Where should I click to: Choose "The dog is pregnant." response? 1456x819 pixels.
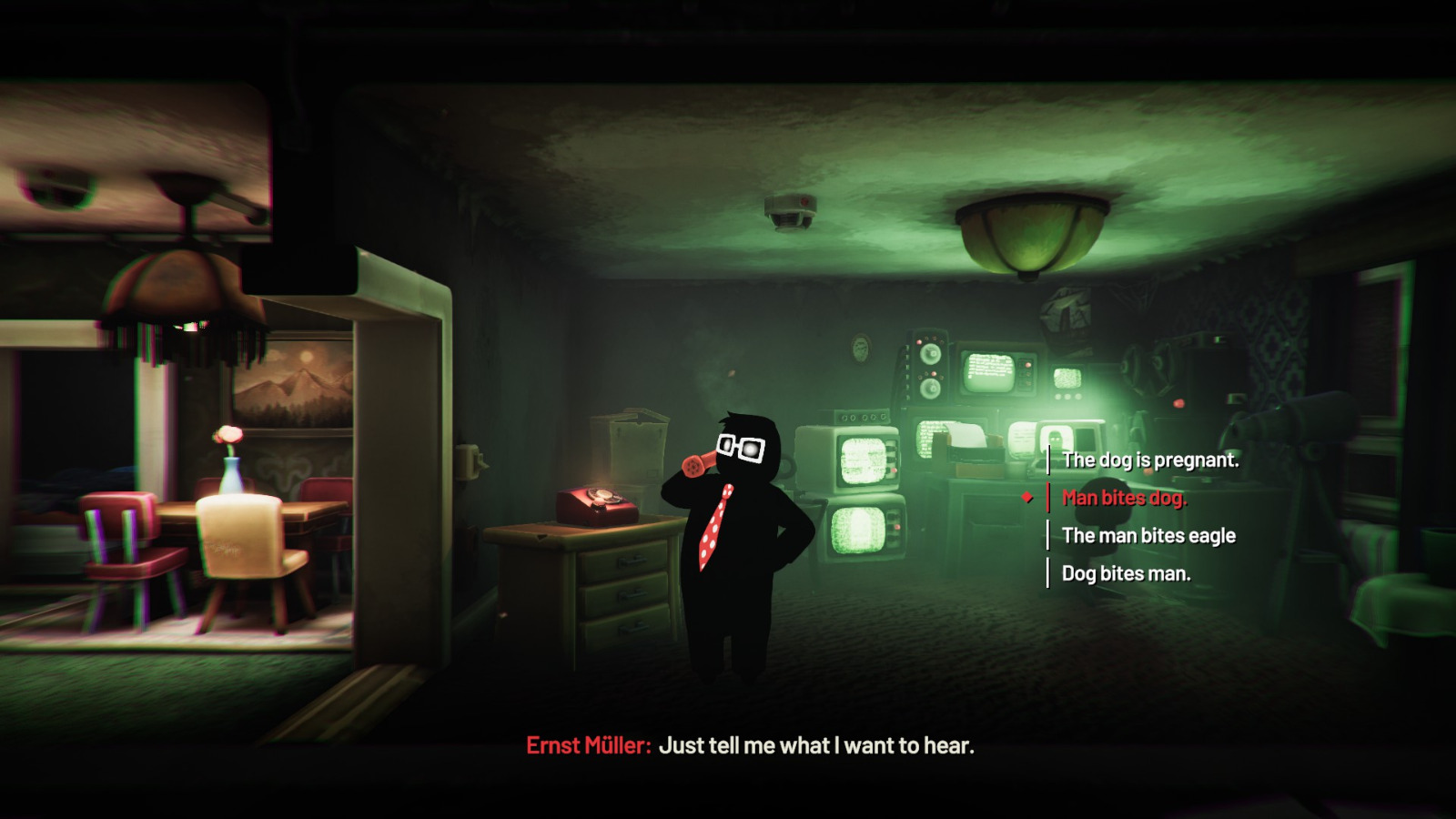tap(1150, 460)
